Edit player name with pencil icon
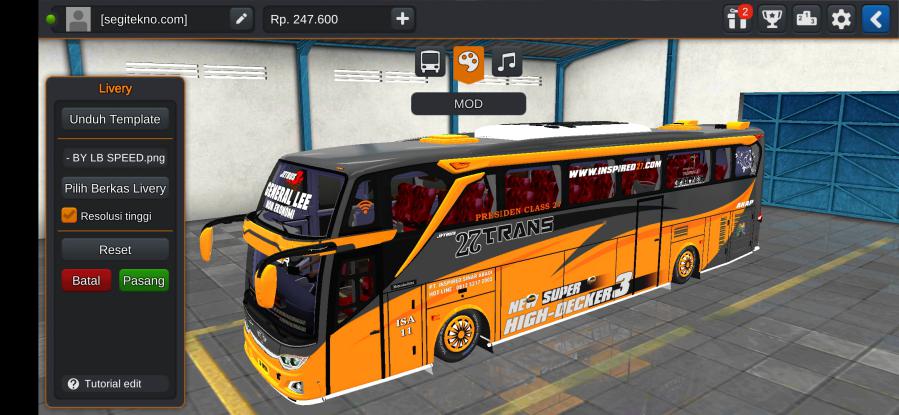 pos(241,18)
